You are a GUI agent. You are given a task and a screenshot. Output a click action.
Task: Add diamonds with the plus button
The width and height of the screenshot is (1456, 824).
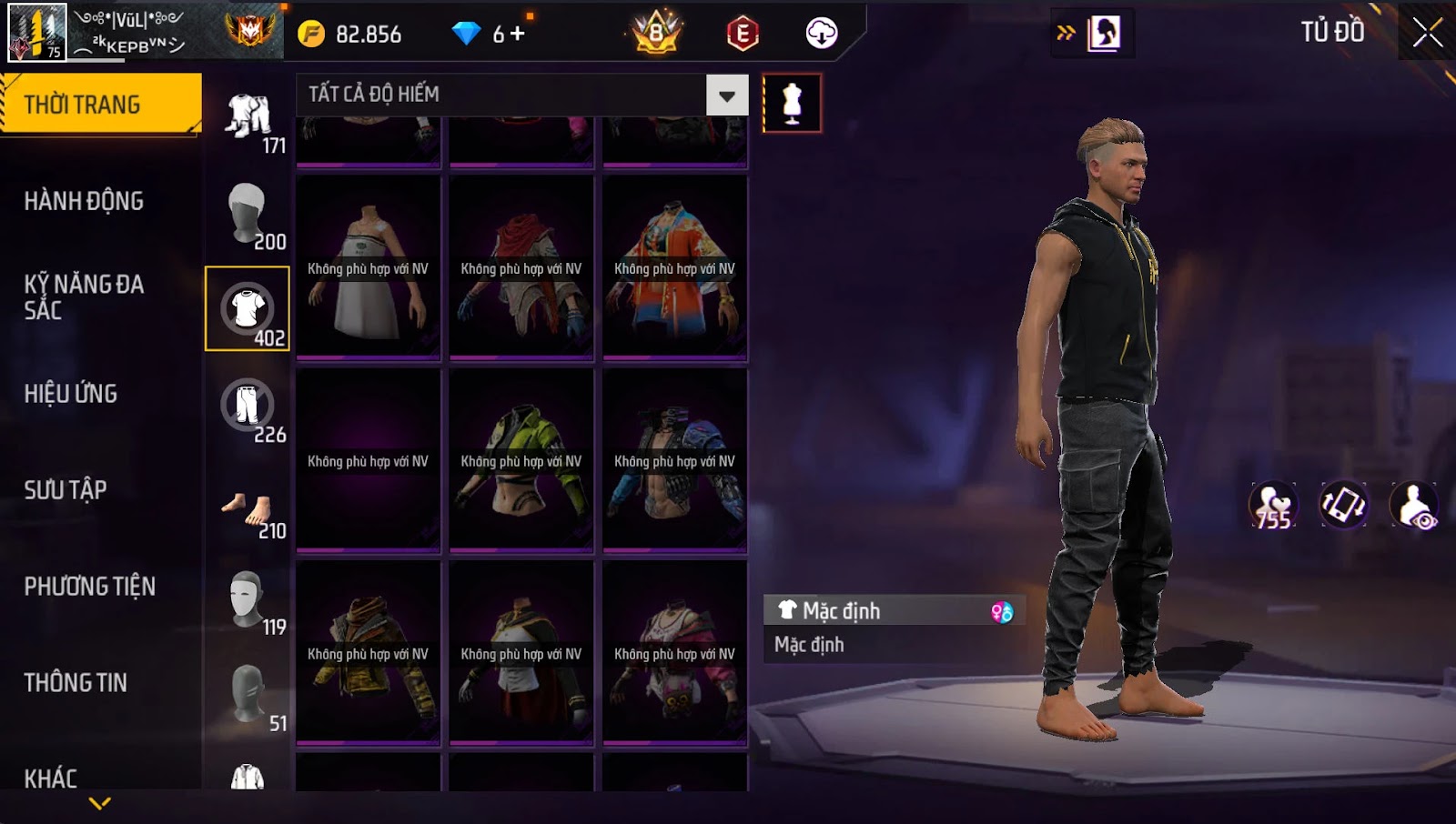pyautogui.click(x=518, y=34)
